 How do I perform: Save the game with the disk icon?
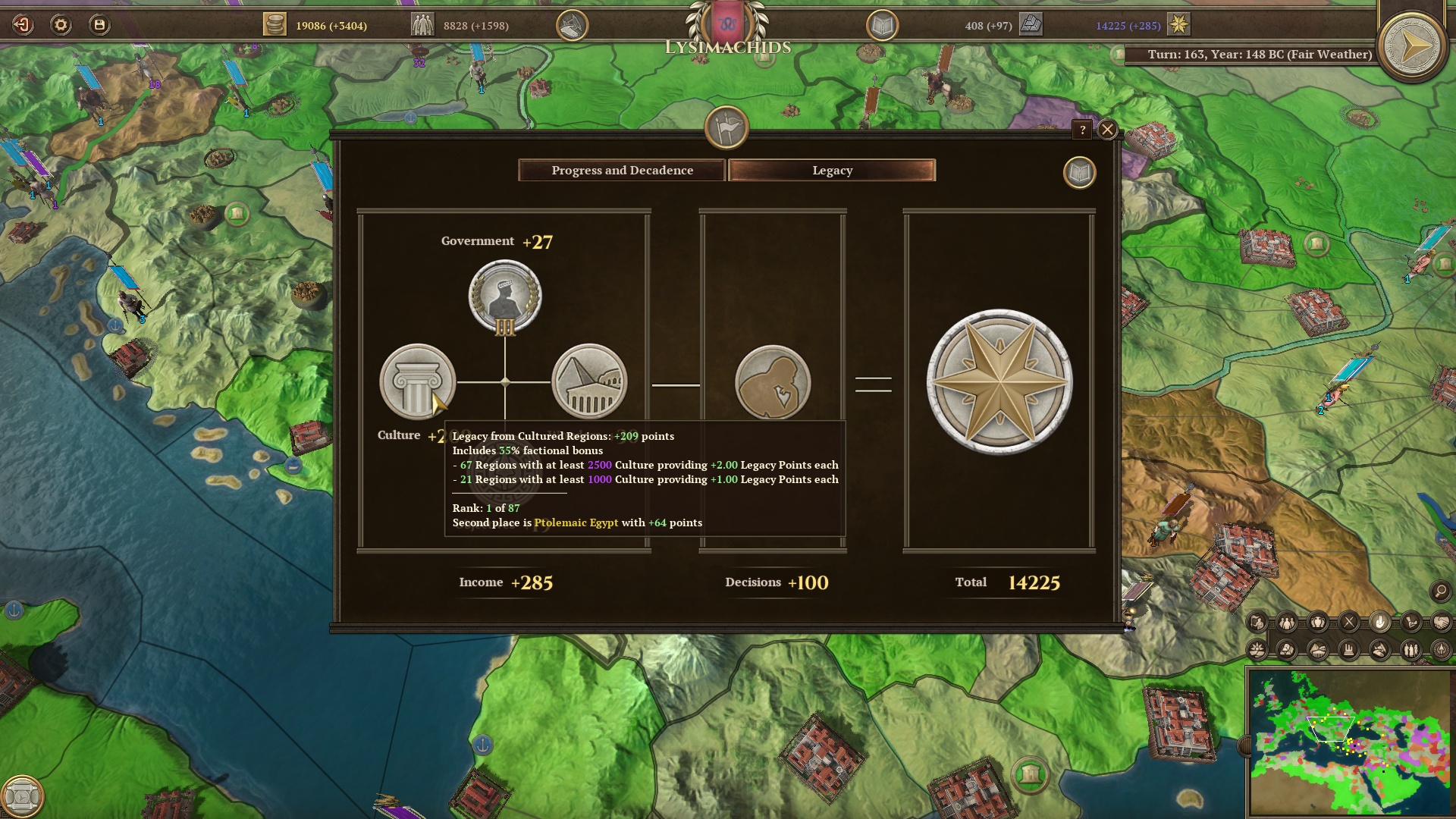coord(99,25)
